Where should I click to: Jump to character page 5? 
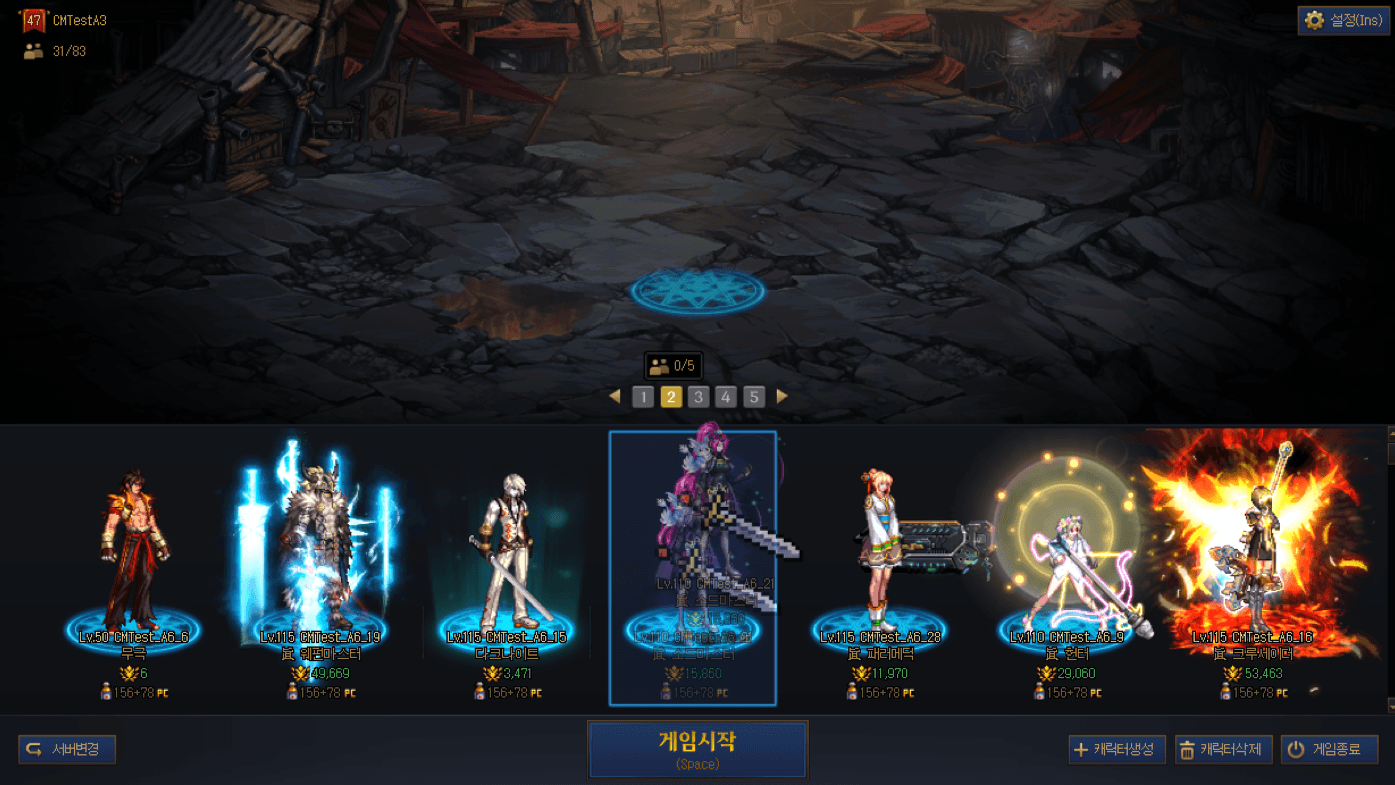click(754, 397)
